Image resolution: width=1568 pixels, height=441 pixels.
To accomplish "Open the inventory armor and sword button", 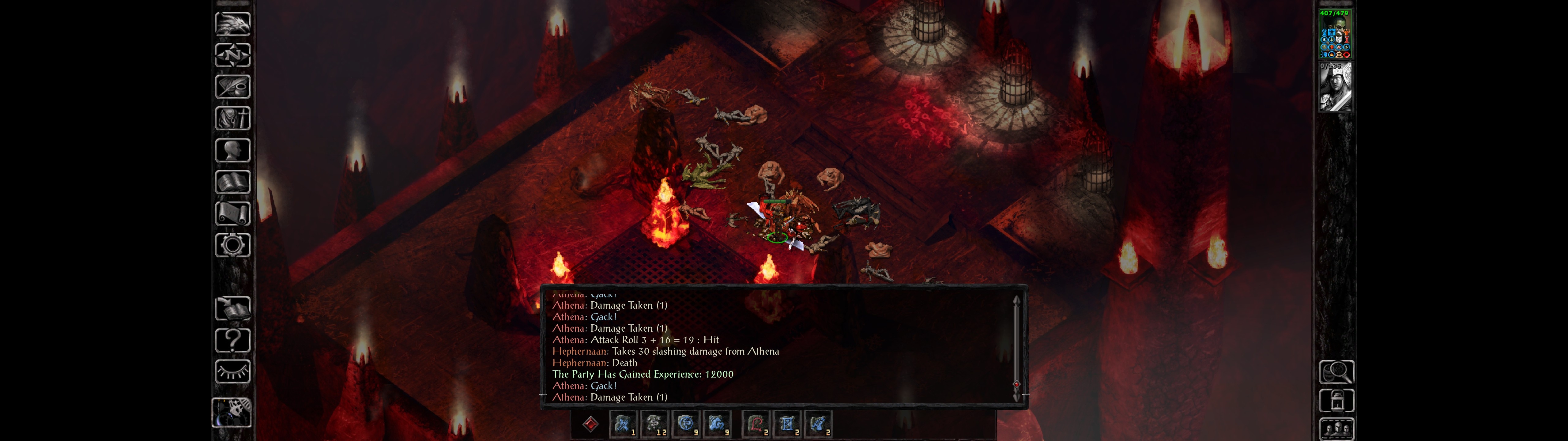I will pos(232,118).
